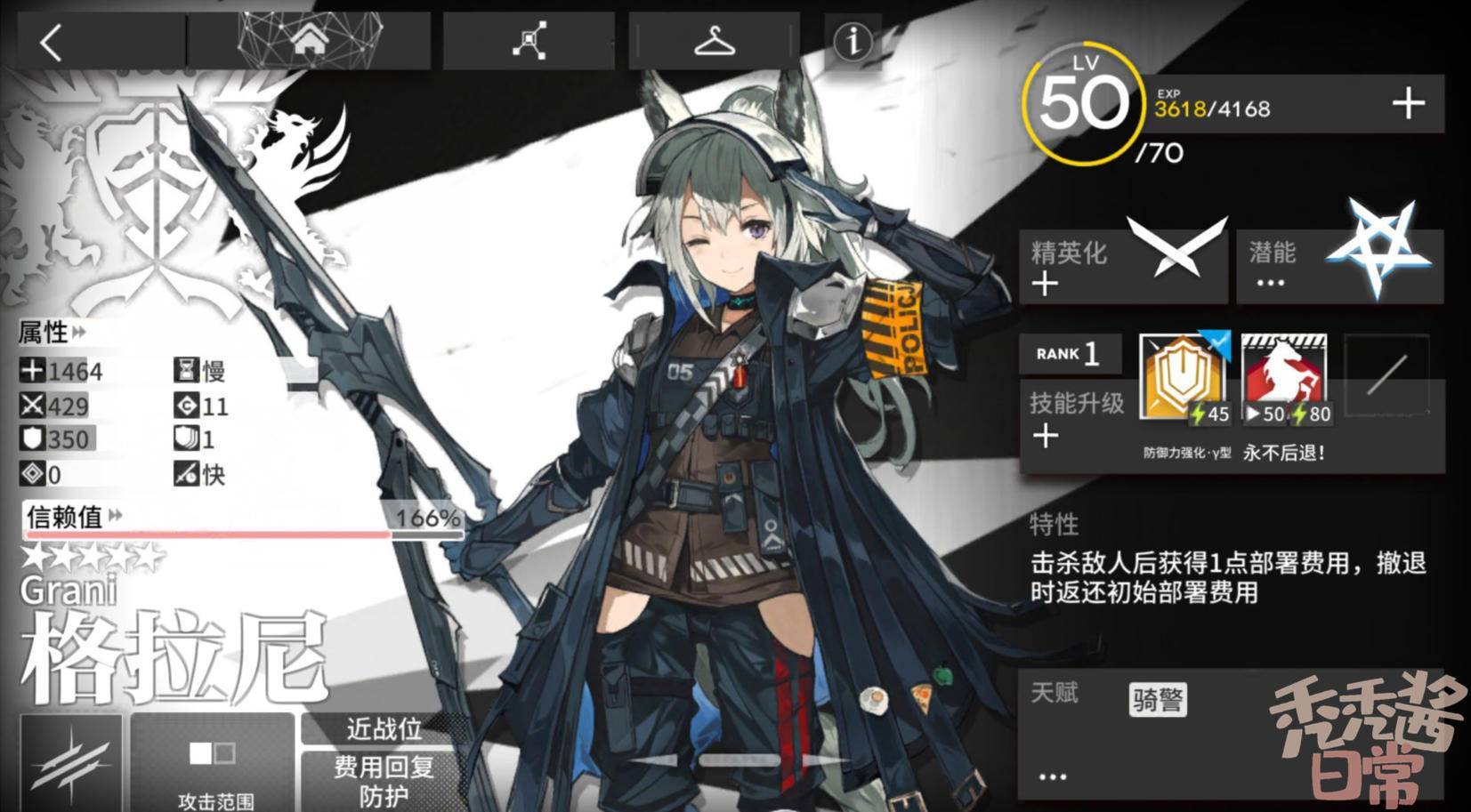Open the outfit hanger menu
Image resolution: width=1471 pixels, height=812 pixels.
(714, 39)
